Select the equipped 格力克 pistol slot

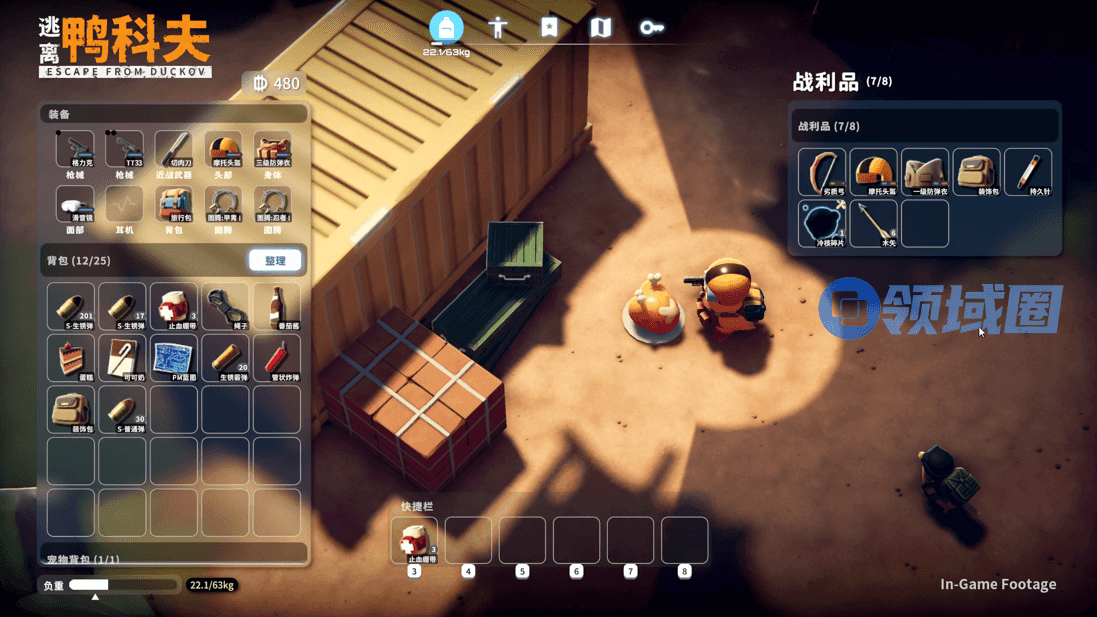tap(75, 150)
